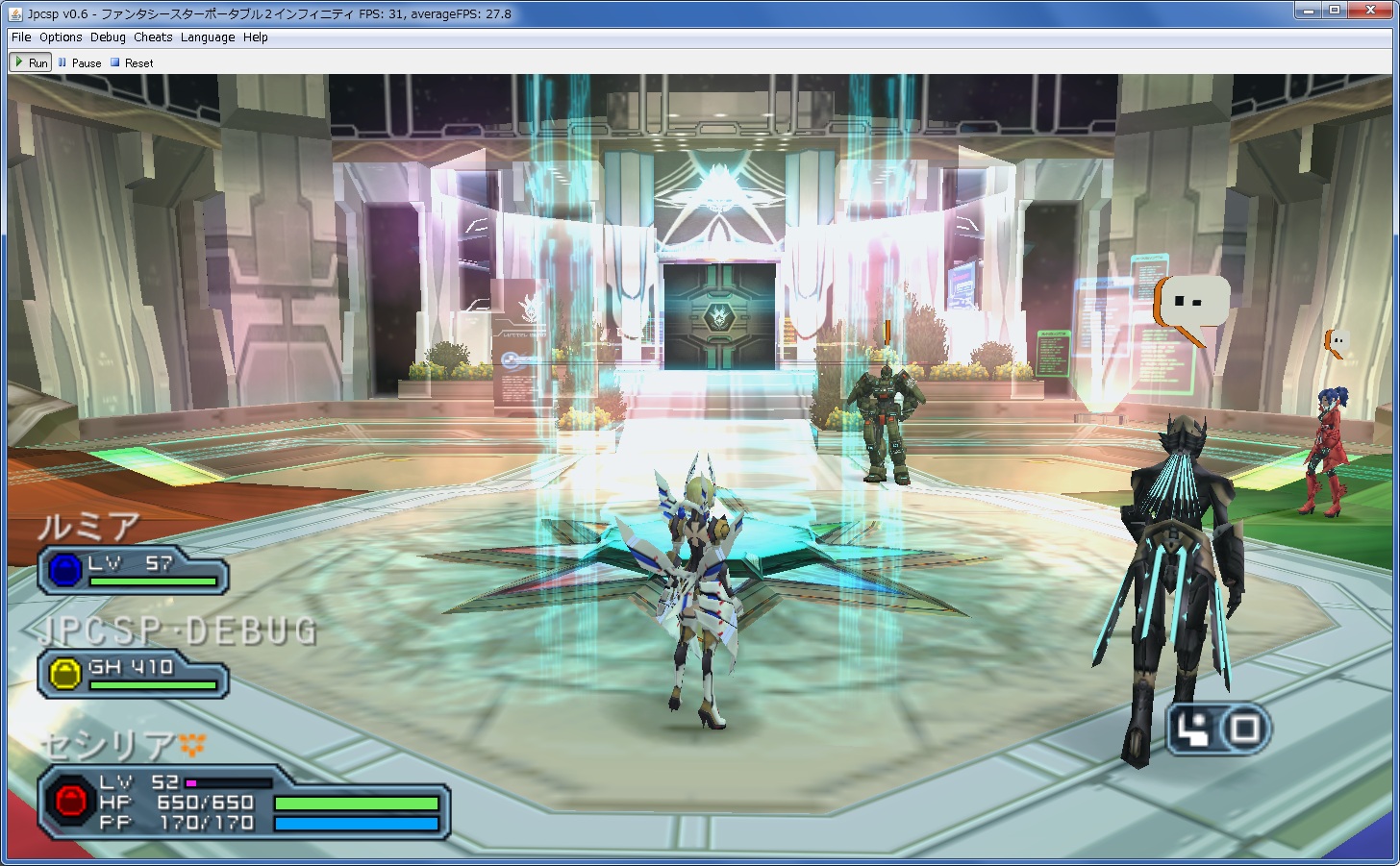Open the Debug menu

pos(108,37)
